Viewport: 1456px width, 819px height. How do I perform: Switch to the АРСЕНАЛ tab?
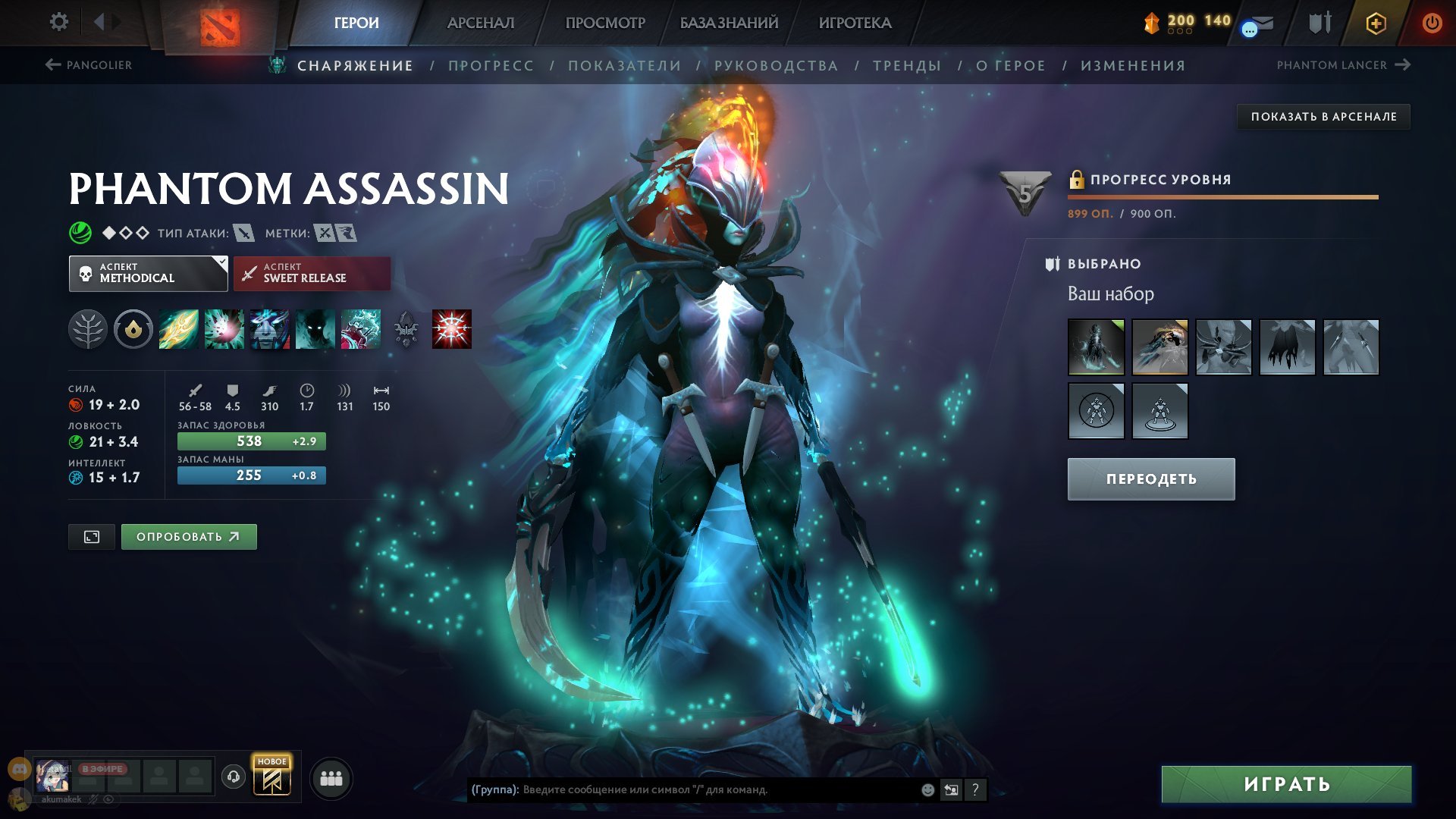point(481,23)
